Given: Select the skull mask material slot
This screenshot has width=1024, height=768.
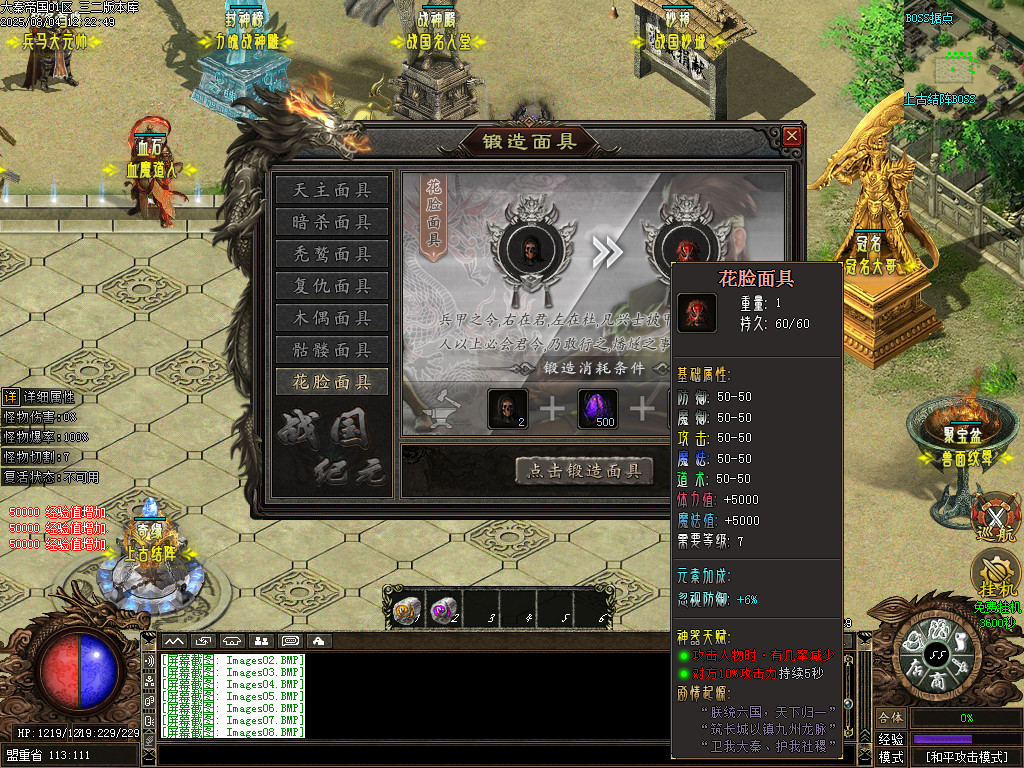Looking at the screenshot, I should [507, 409].
